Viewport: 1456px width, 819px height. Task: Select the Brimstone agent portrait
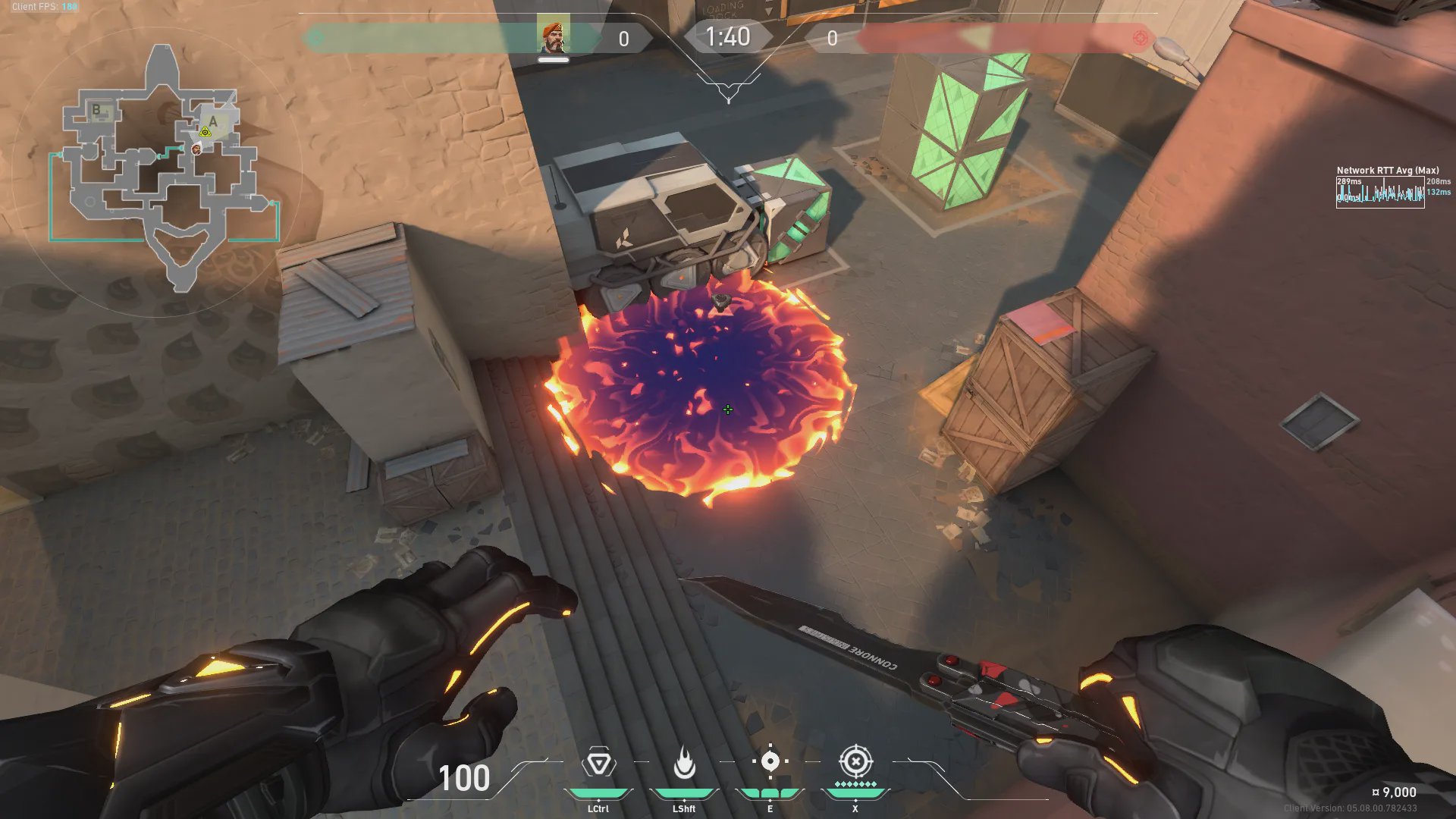(553, 36)
